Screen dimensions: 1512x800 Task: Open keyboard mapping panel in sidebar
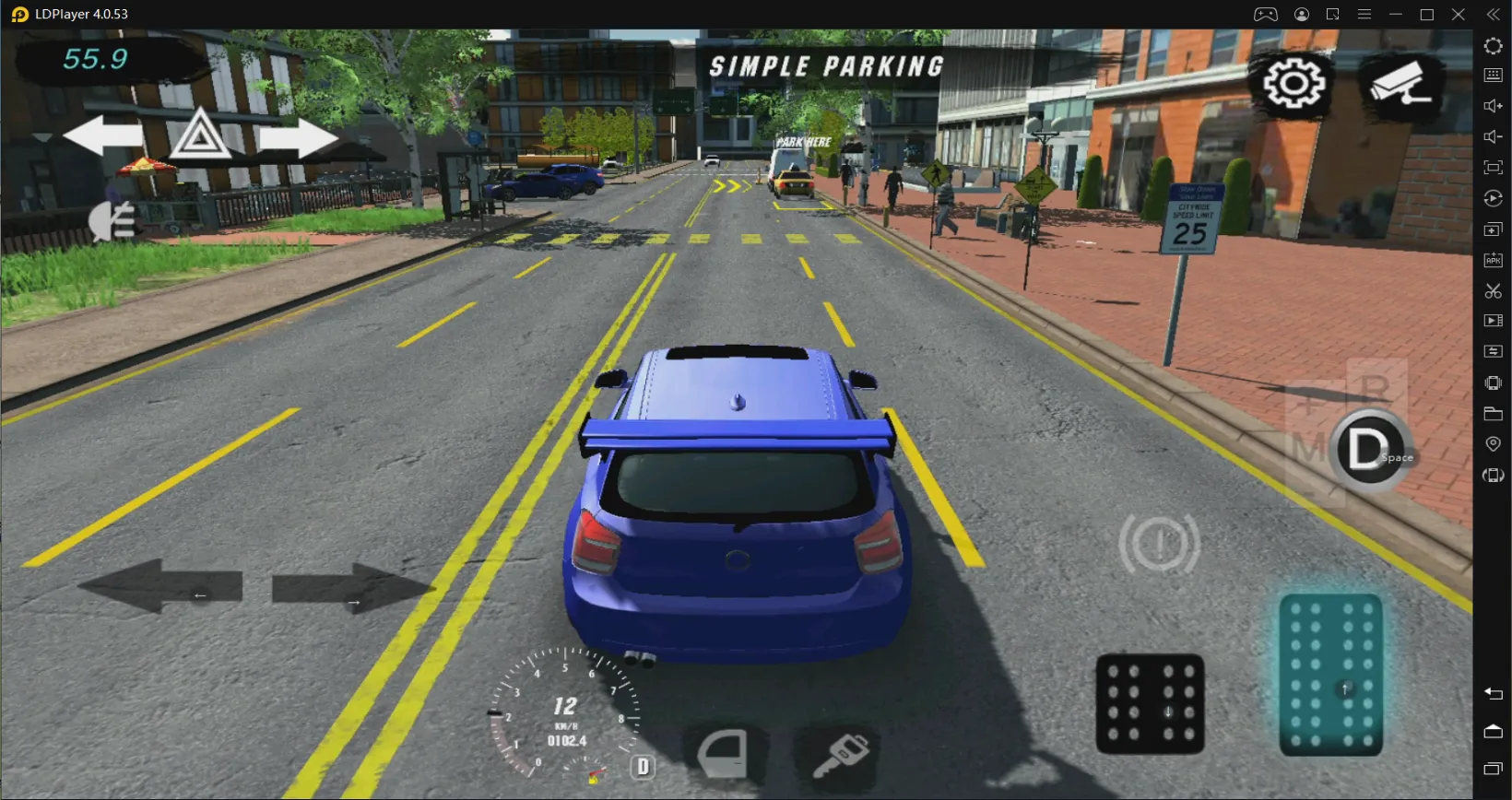tap(1494, 76)
